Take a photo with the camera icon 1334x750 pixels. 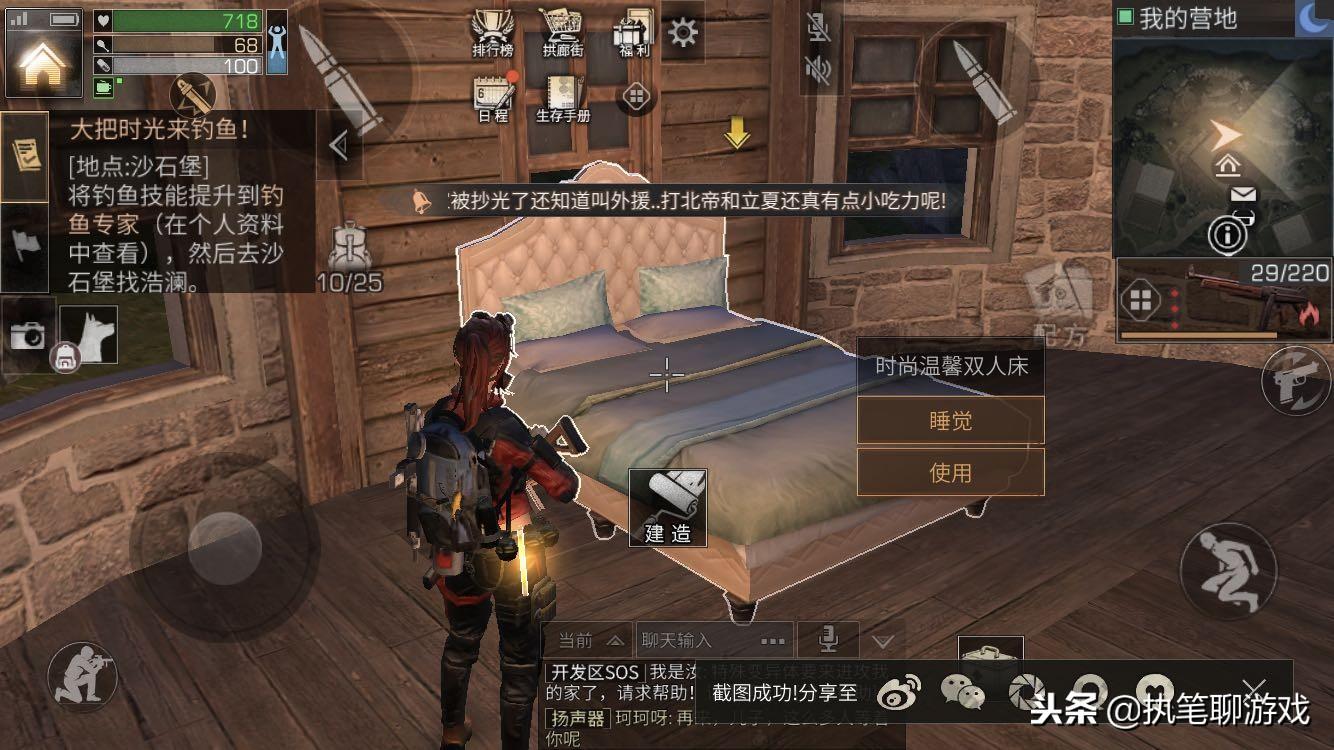pos(27,336)
